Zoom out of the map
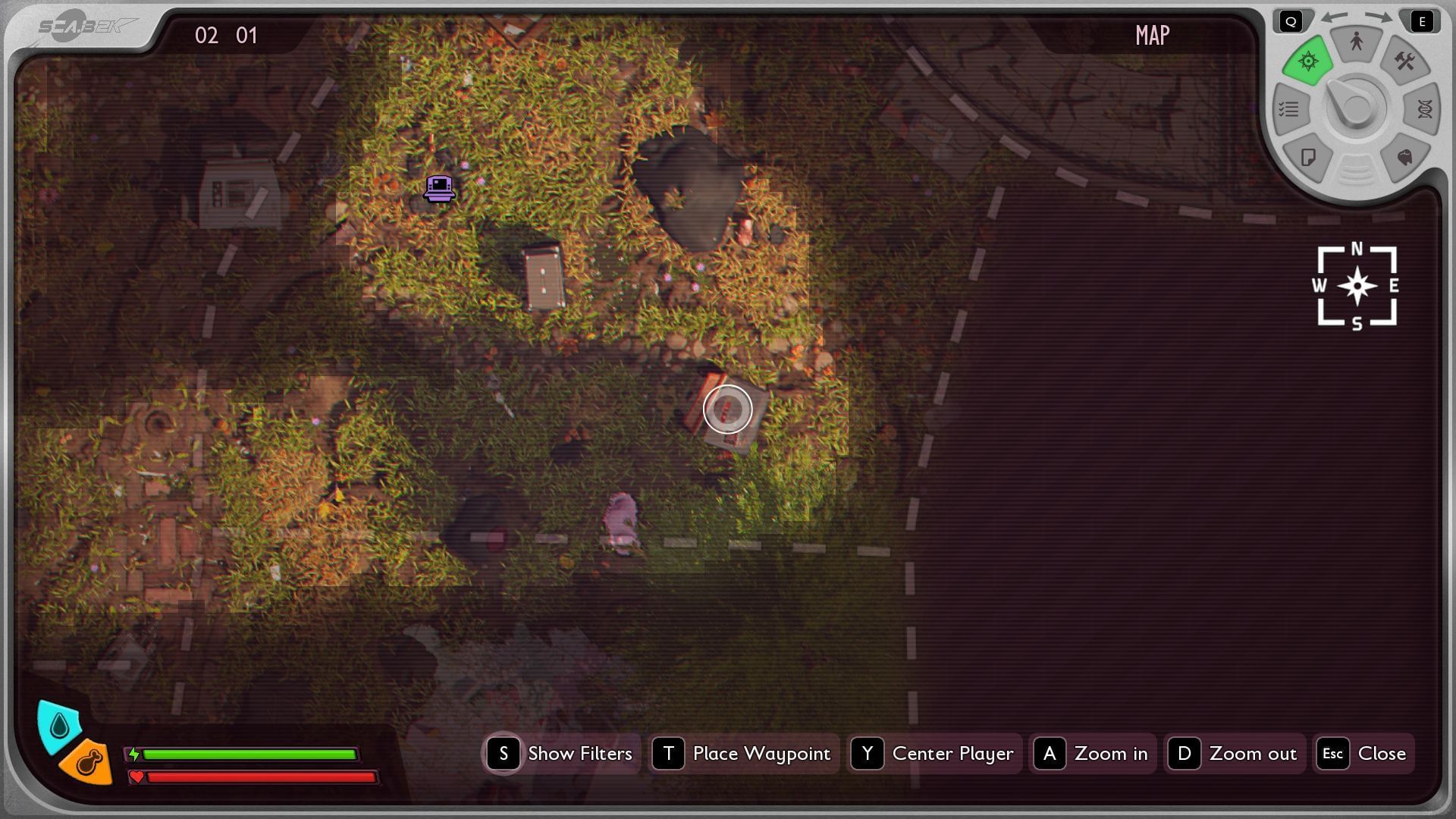Image resolution: width=1456 pixels, height=819 pixels. (x=1235, y=753)
